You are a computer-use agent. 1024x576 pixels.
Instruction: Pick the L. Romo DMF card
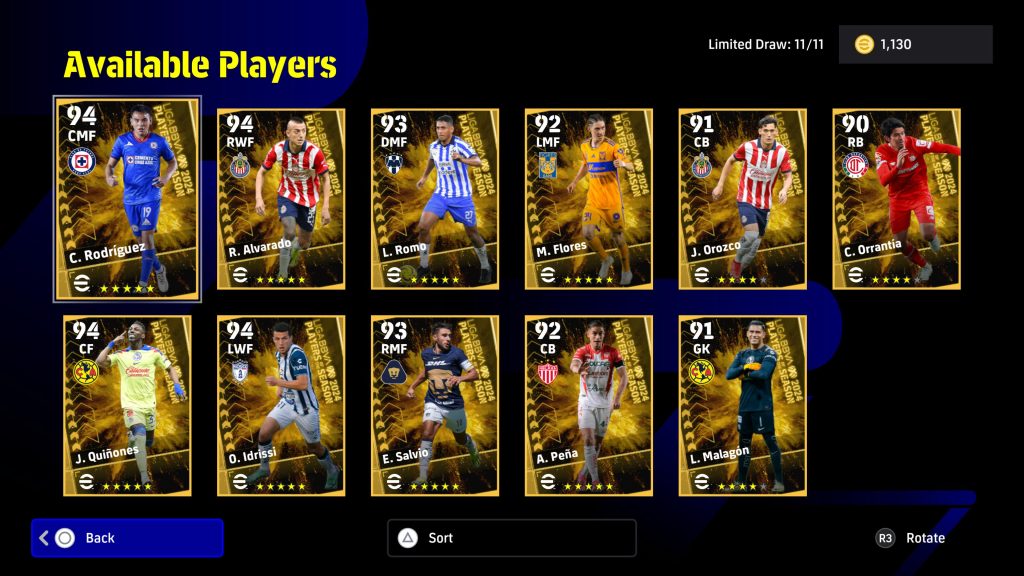[x=435, y=199]
